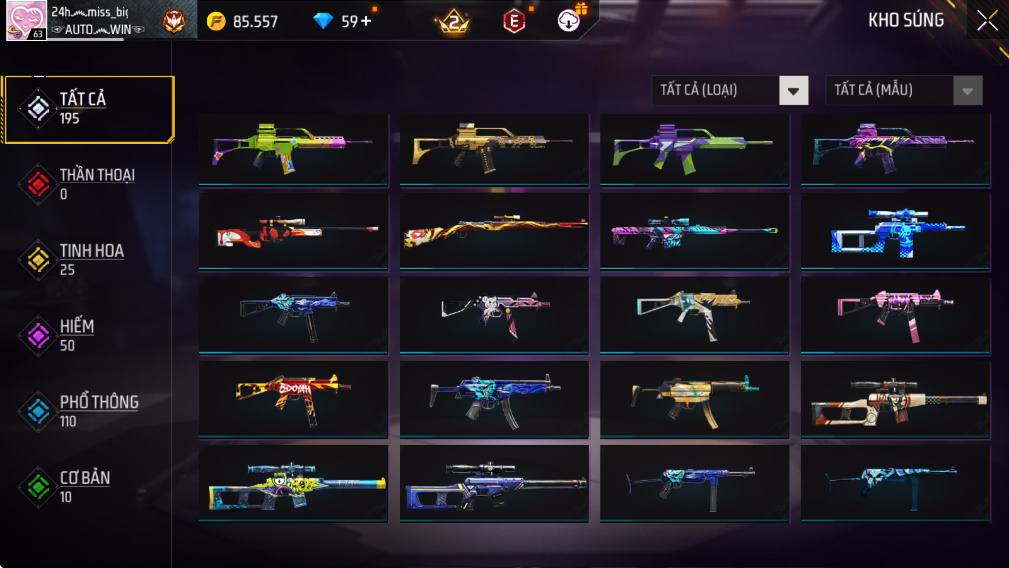Select the yellow and blue VSS skin
Image resolution: width=1009 pixels, height=568 pixels.
pyautogui.click(x=293, y=483)
